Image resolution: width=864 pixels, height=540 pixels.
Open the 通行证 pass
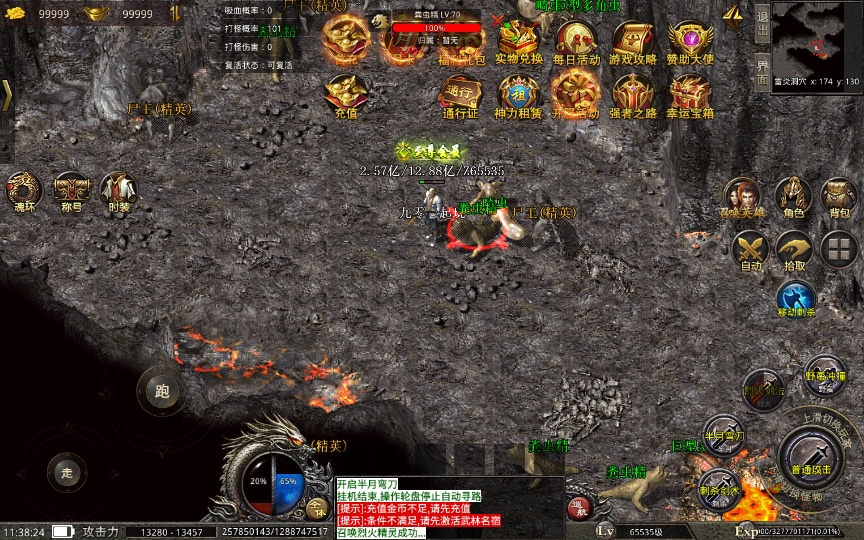(x=461, y=93)
